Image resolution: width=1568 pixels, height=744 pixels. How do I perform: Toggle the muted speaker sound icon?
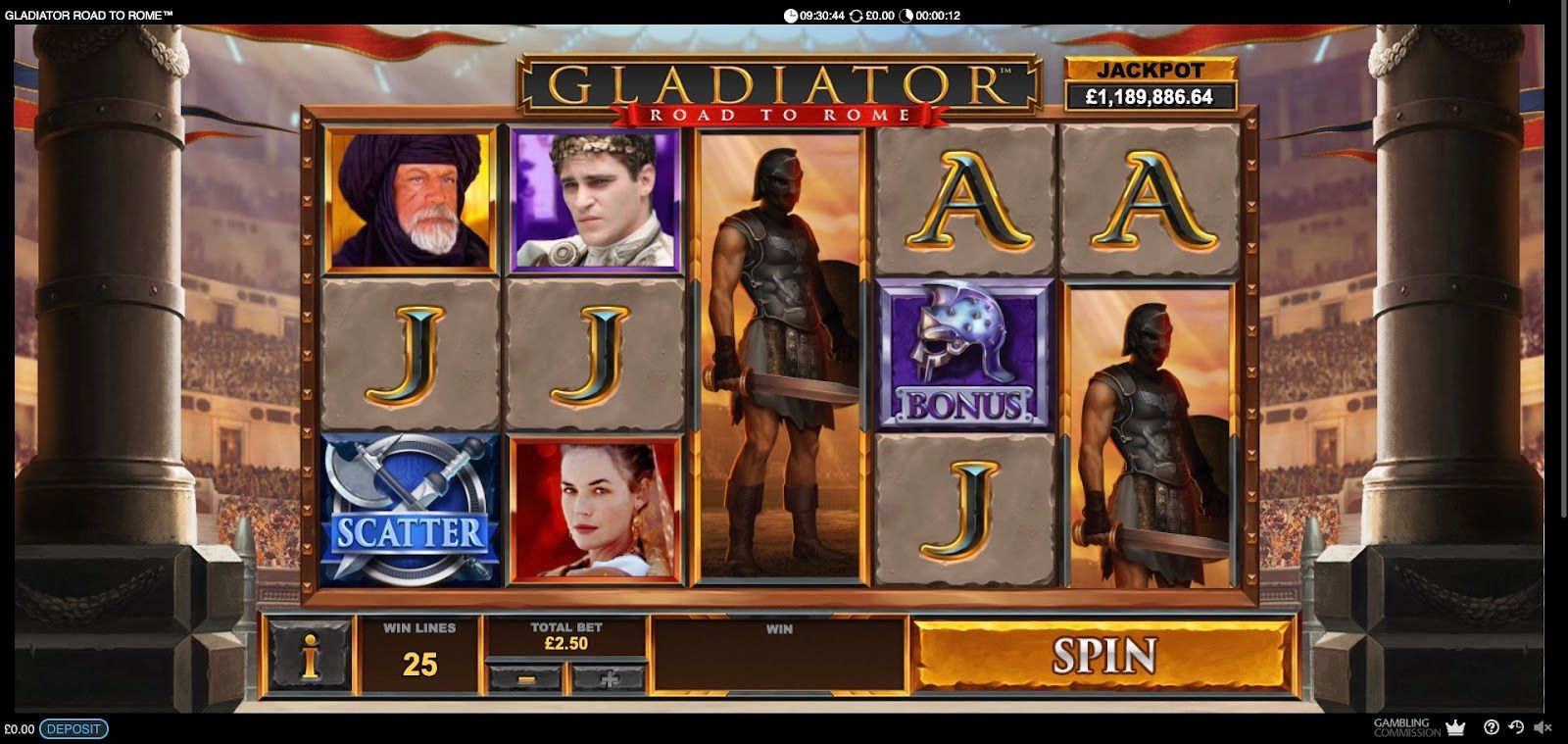tap(1543, 727)
